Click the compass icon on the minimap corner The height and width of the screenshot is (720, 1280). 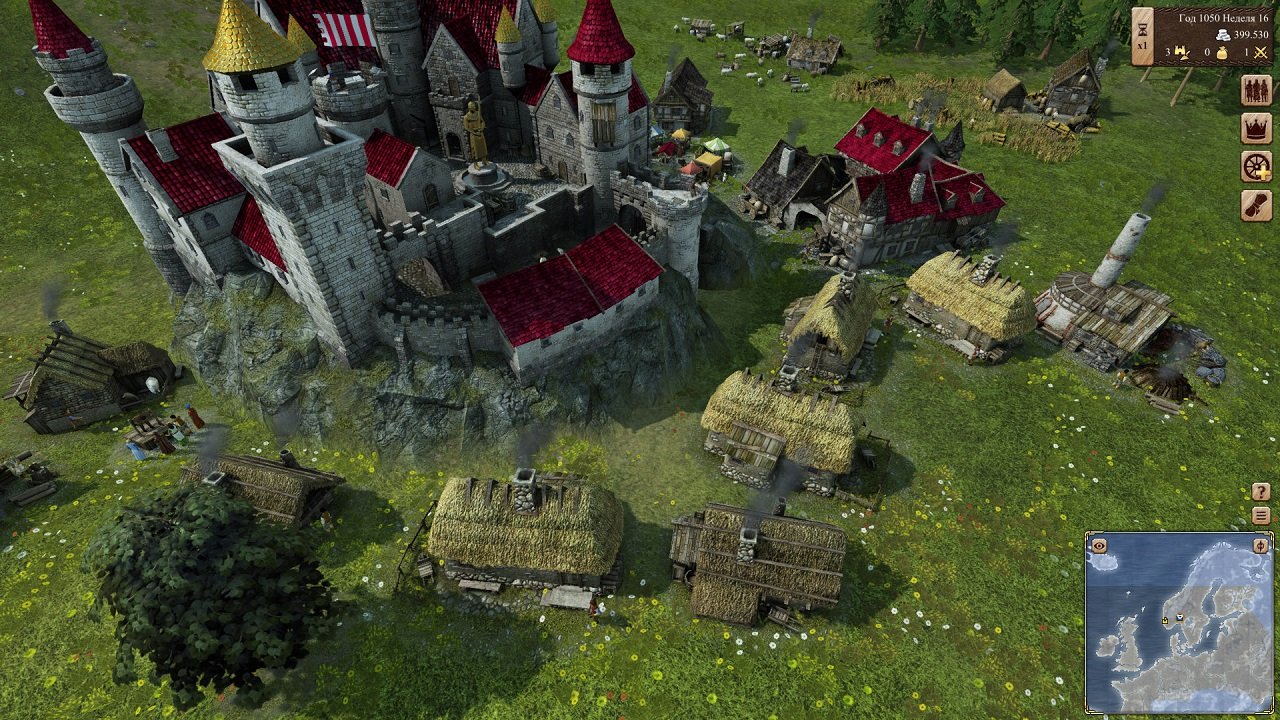click(1260, 546)
